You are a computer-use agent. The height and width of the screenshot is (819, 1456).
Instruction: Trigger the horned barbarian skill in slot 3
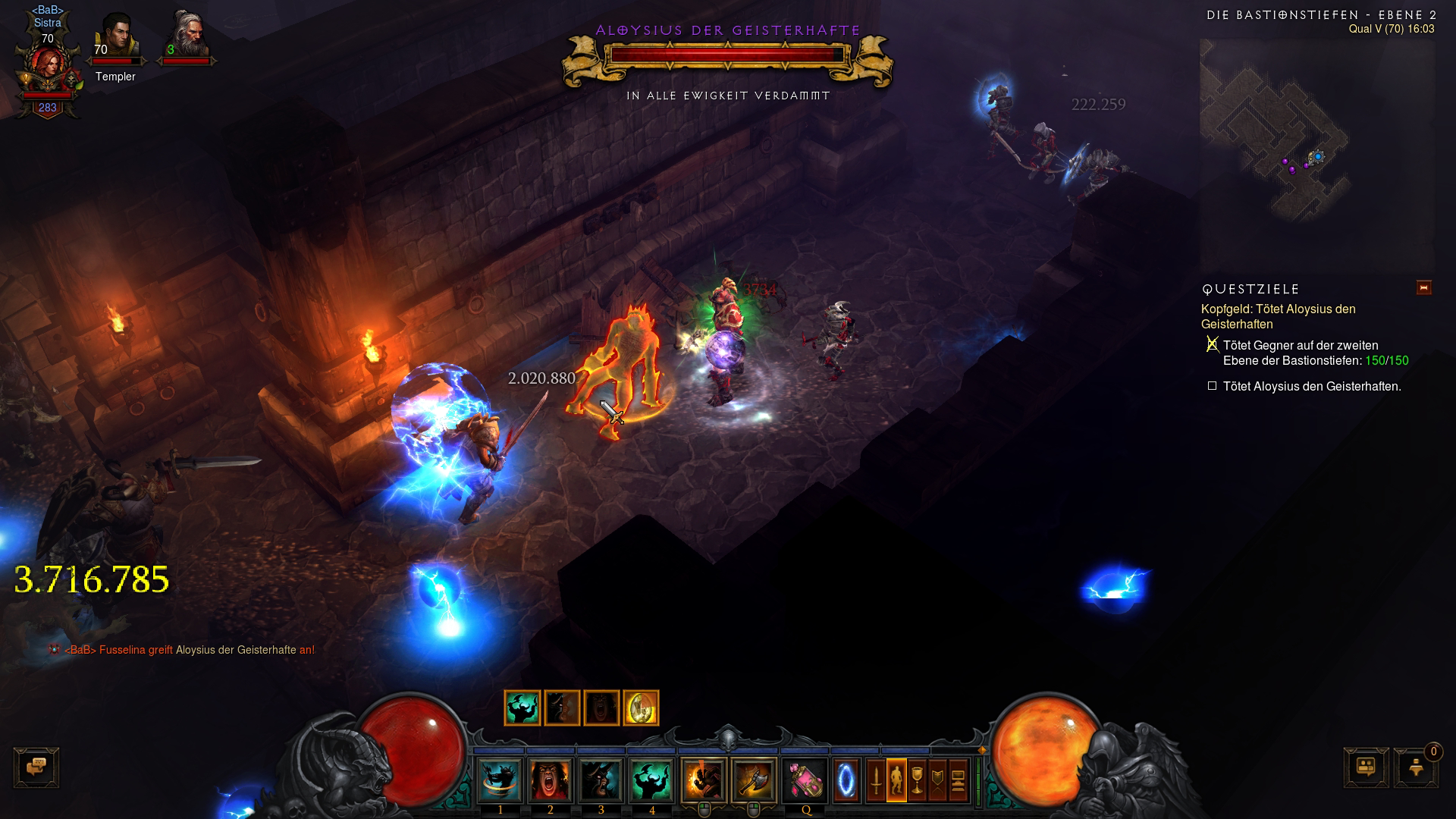(601, 780)
